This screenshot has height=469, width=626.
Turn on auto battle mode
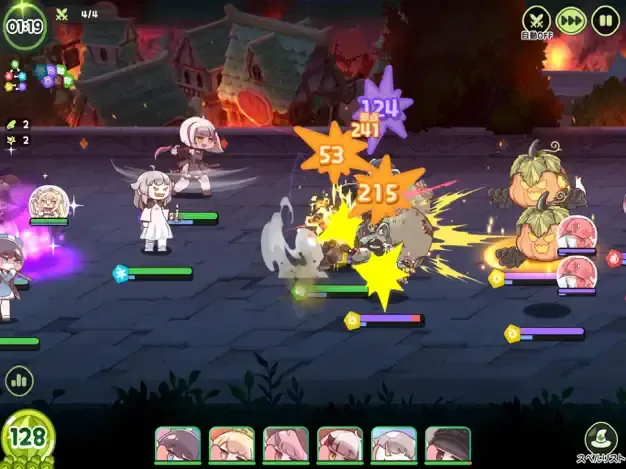pyautogui.click(x=537, y=21)
